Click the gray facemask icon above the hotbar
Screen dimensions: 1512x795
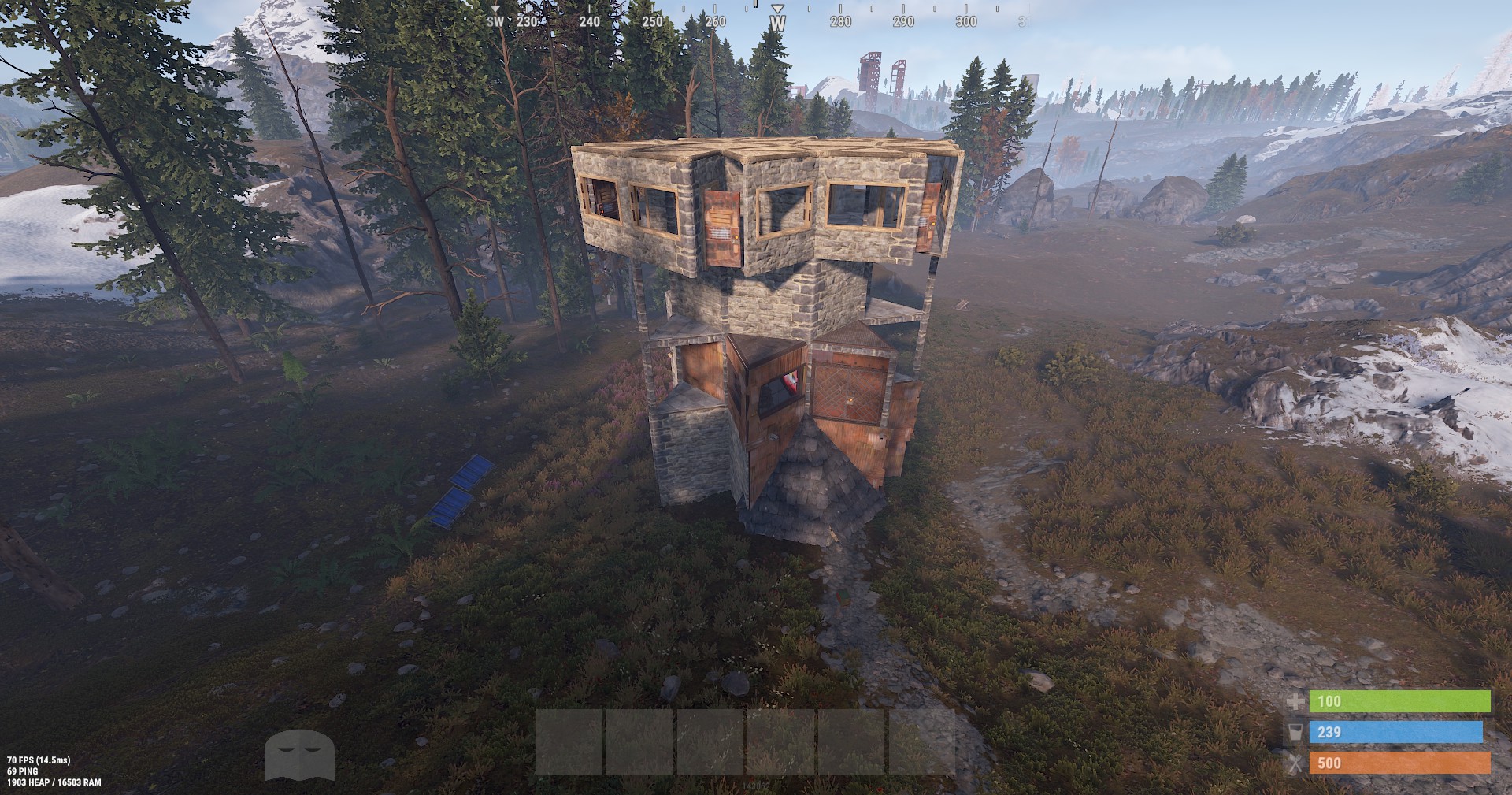click(x=300, y=754)
